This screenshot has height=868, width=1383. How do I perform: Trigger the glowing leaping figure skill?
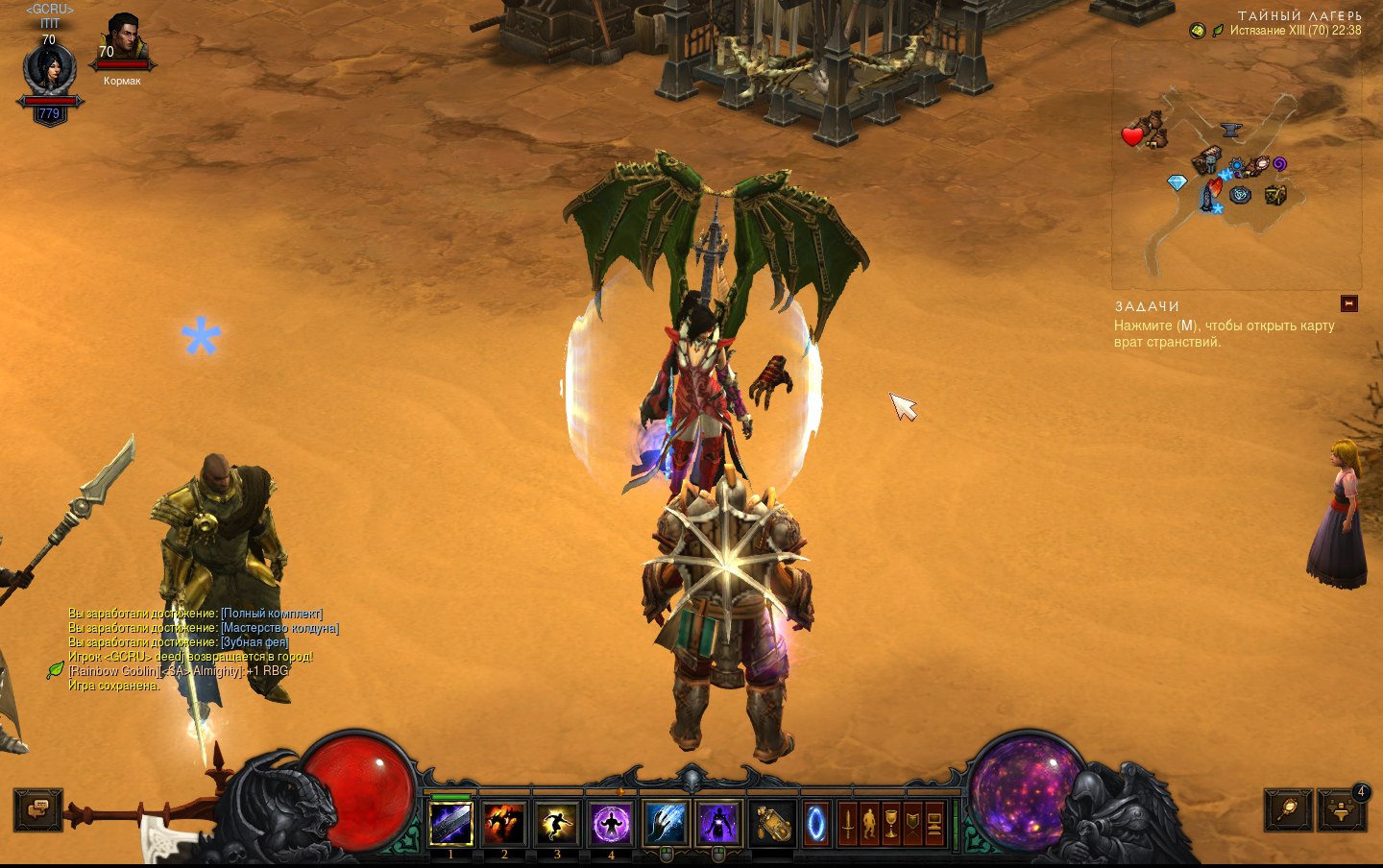[x=557, y=823]
